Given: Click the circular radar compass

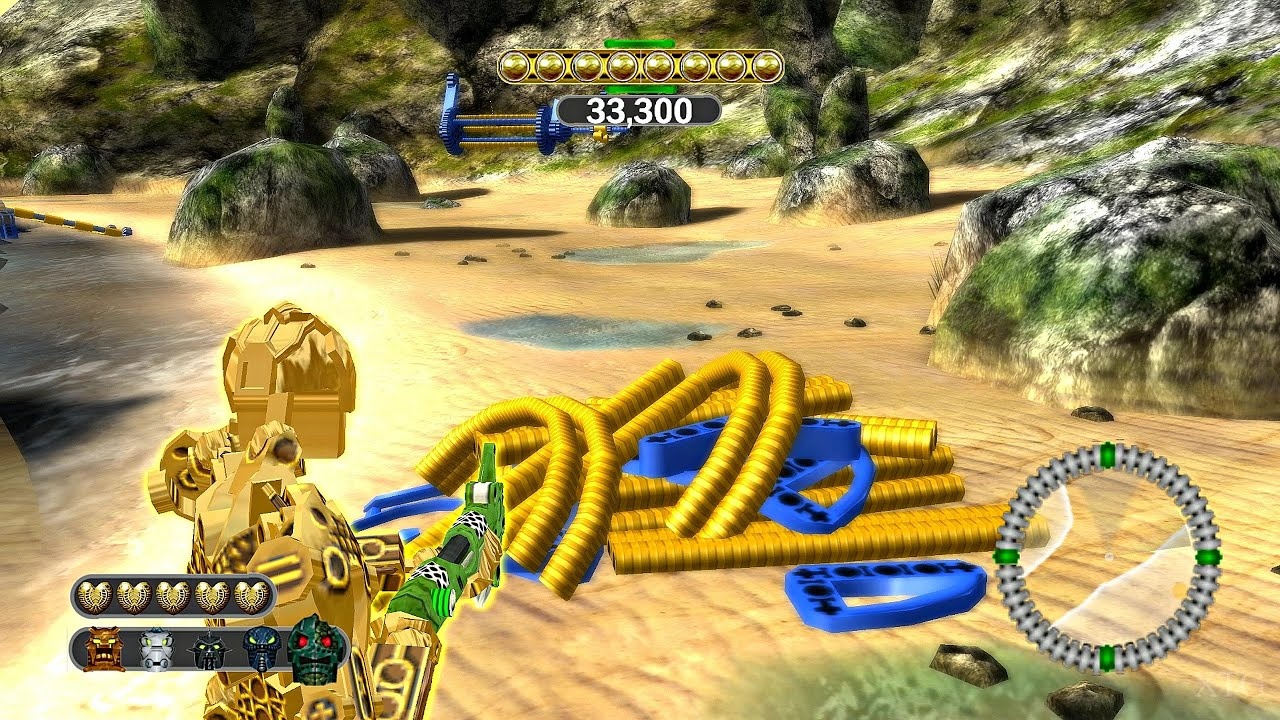Looking at the screenshot, I should click(x=1107, y=557).
